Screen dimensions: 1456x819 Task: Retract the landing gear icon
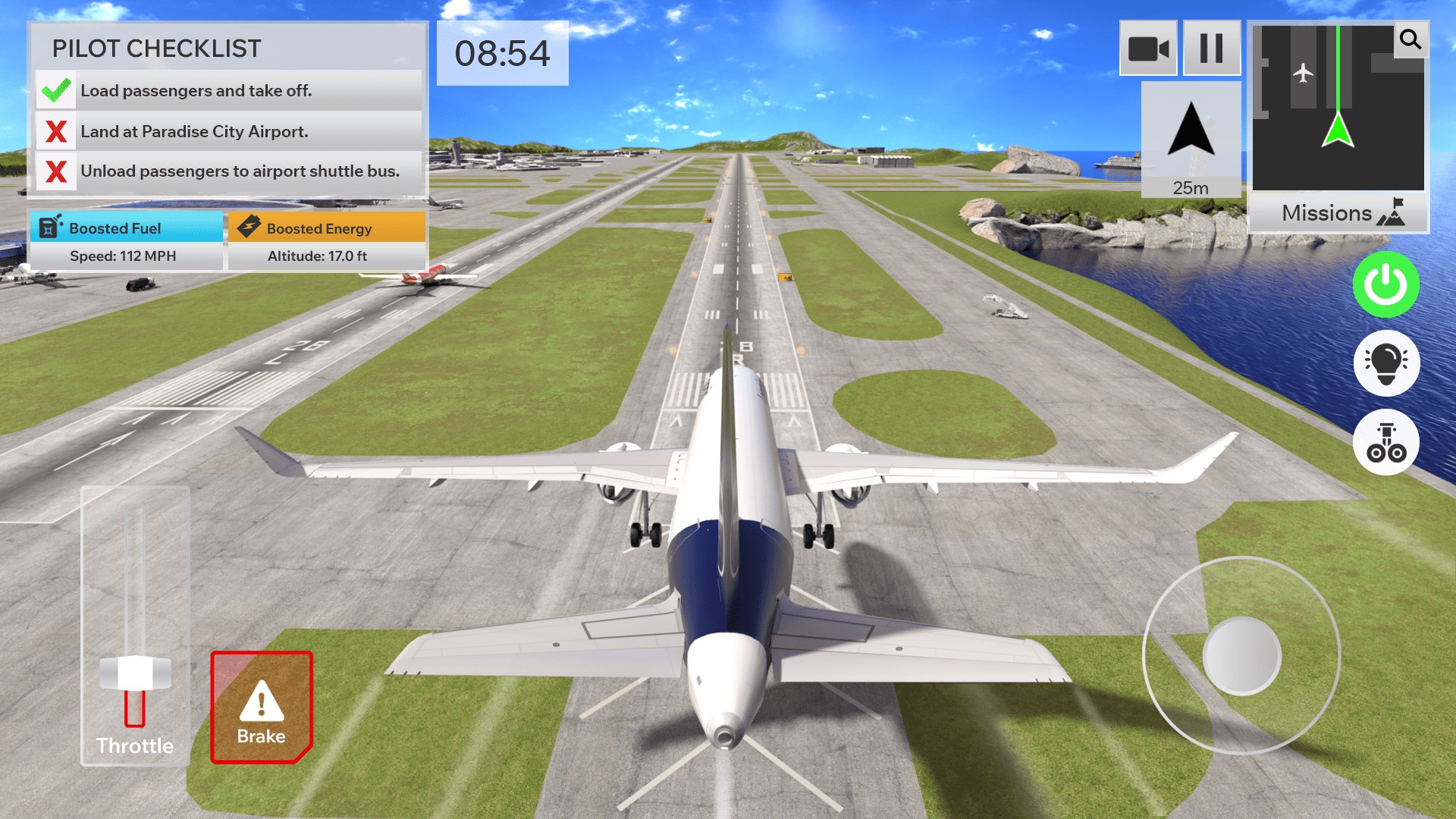point(1387,442)
